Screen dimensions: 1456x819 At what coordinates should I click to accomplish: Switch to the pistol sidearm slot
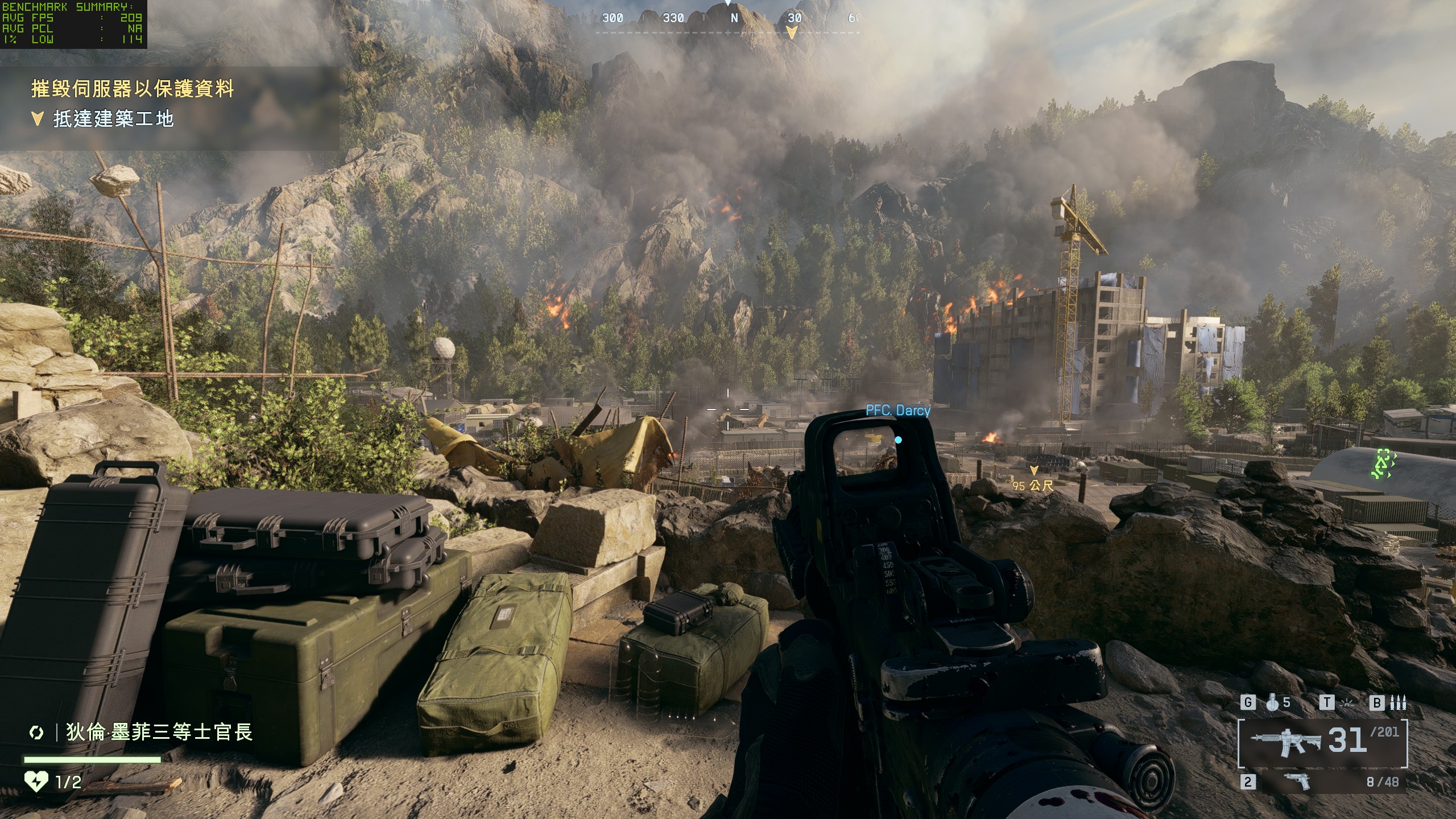click(1298, 781)
